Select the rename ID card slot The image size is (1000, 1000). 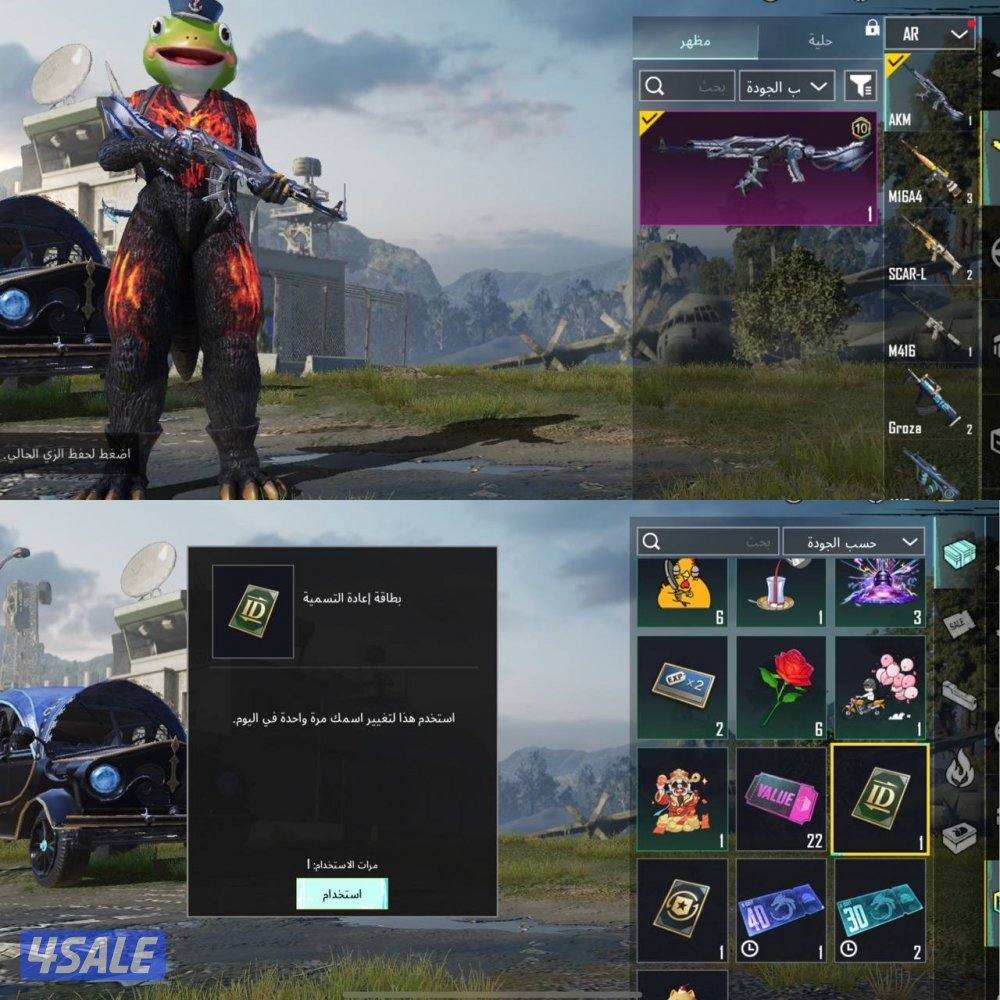click(x=880, y=799)
